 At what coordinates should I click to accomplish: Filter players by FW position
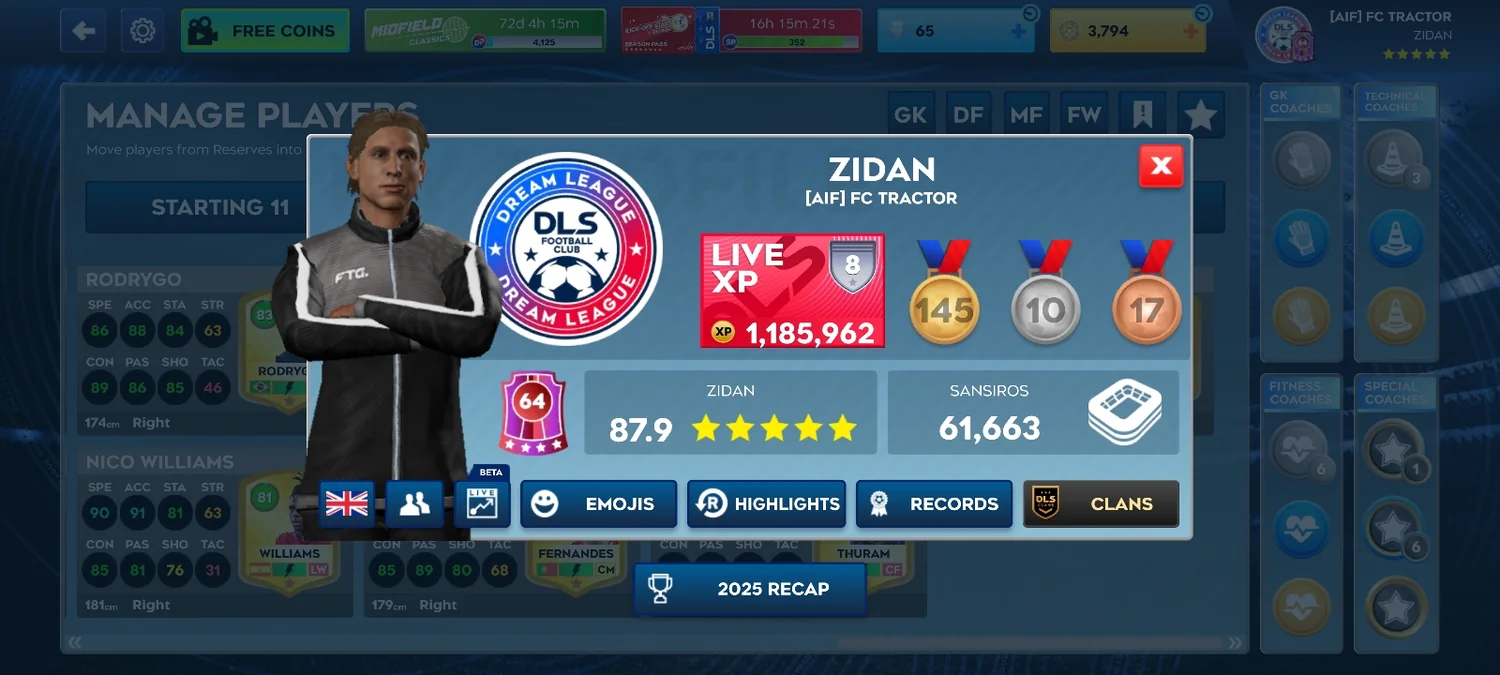(x=1084, y=115)
